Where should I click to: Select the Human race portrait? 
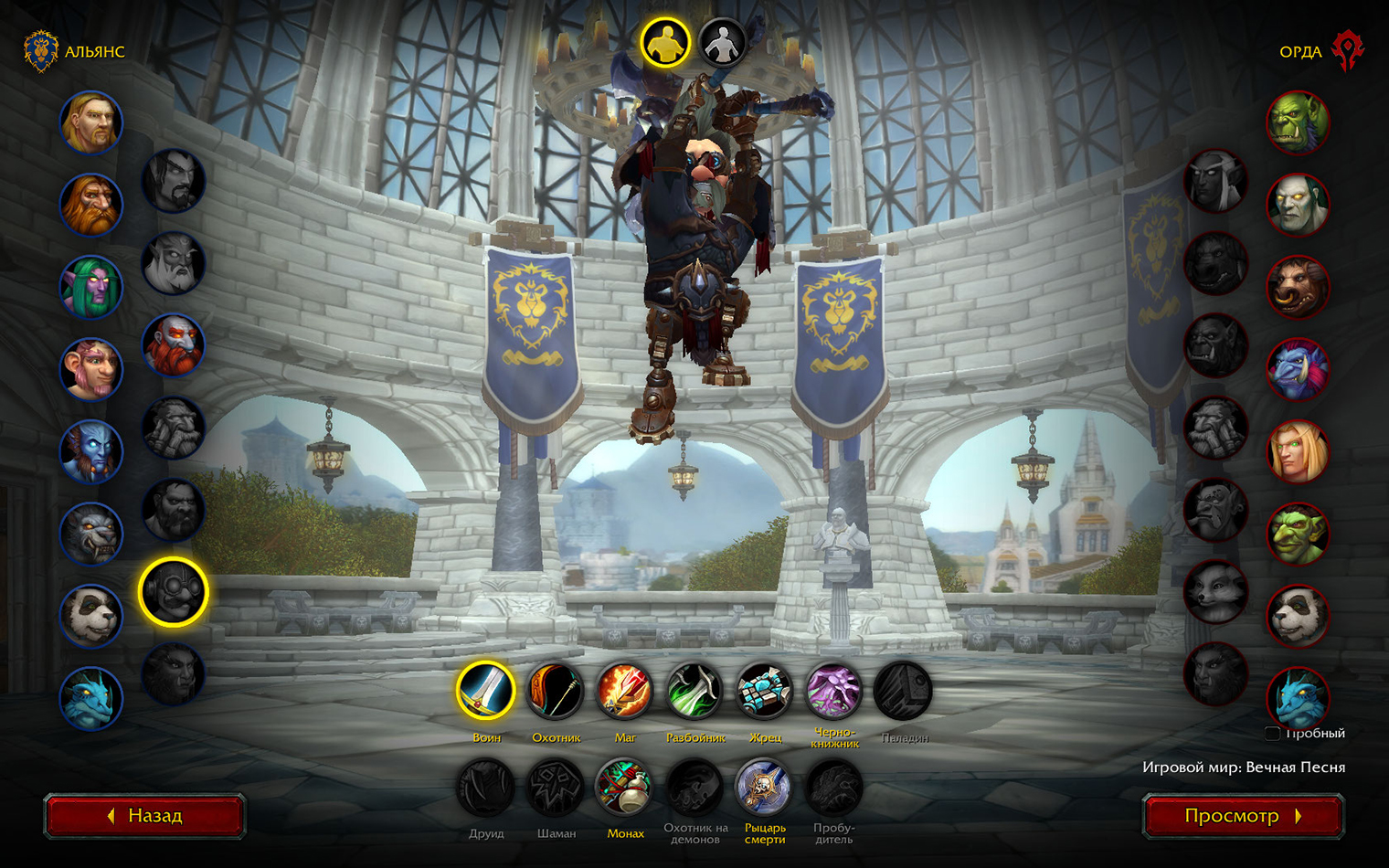[x=91, y=122]
